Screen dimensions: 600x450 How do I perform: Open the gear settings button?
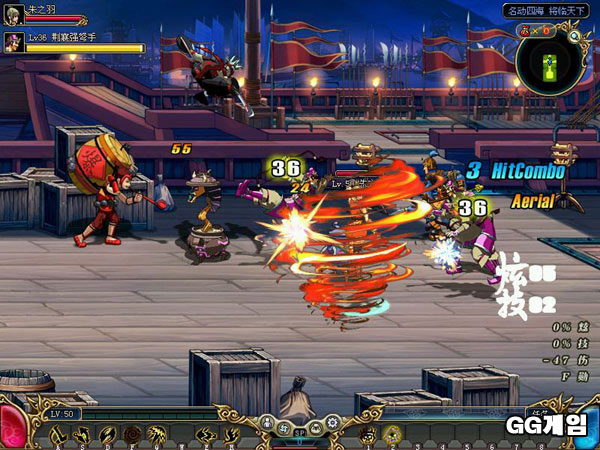tap(332, 424)
